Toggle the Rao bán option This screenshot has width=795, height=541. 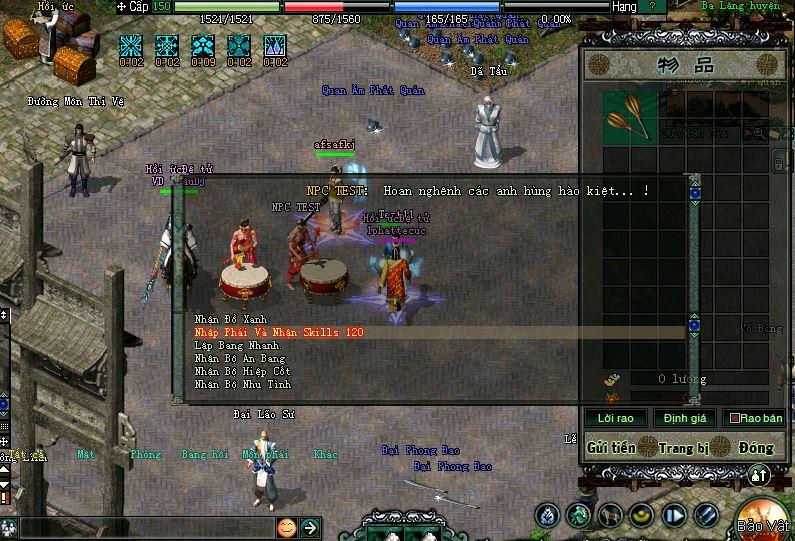pos(755,418)
